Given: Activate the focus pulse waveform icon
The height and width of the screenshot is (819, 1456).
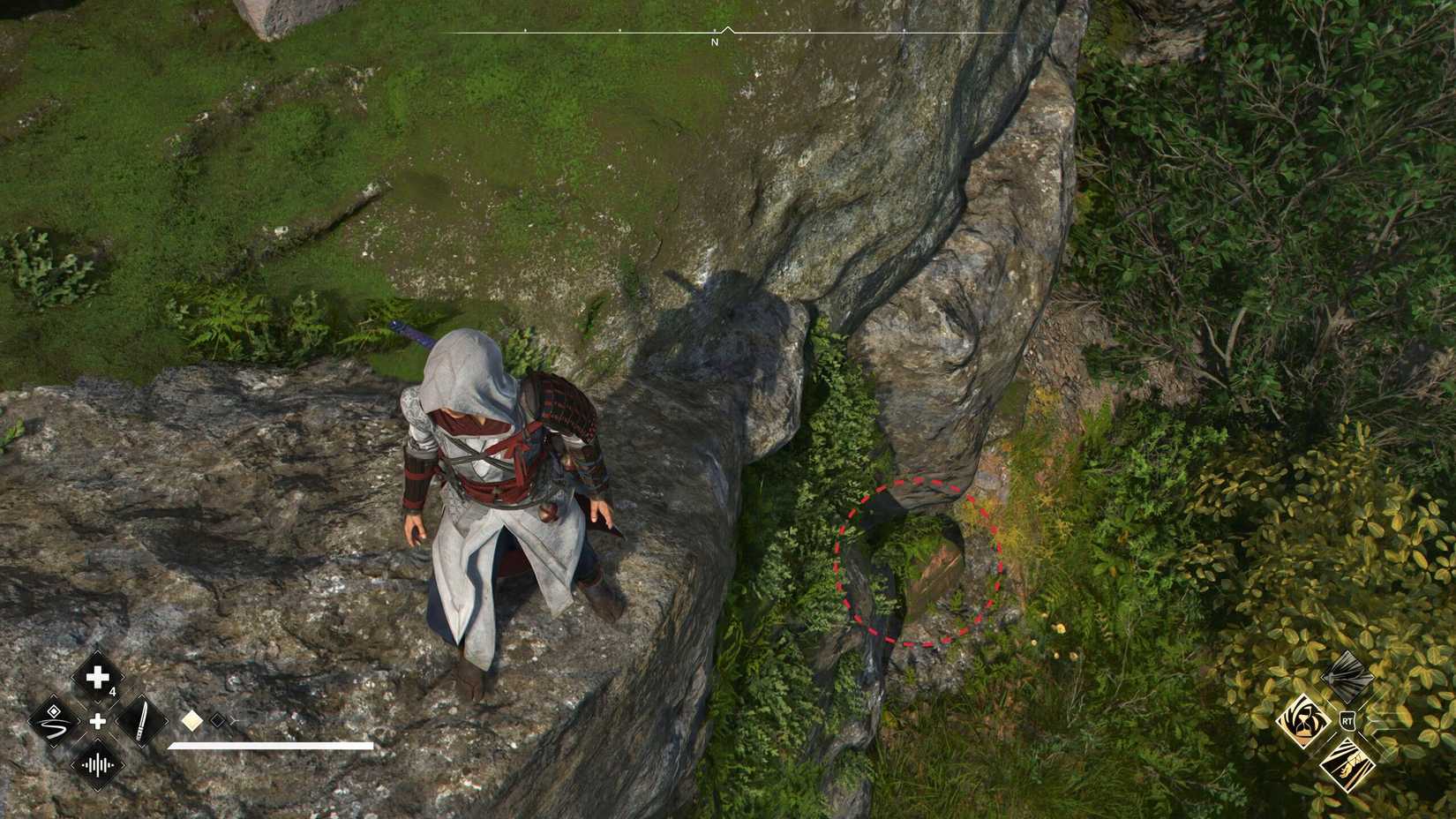Looking at the screenshot, I should (97, 764).
